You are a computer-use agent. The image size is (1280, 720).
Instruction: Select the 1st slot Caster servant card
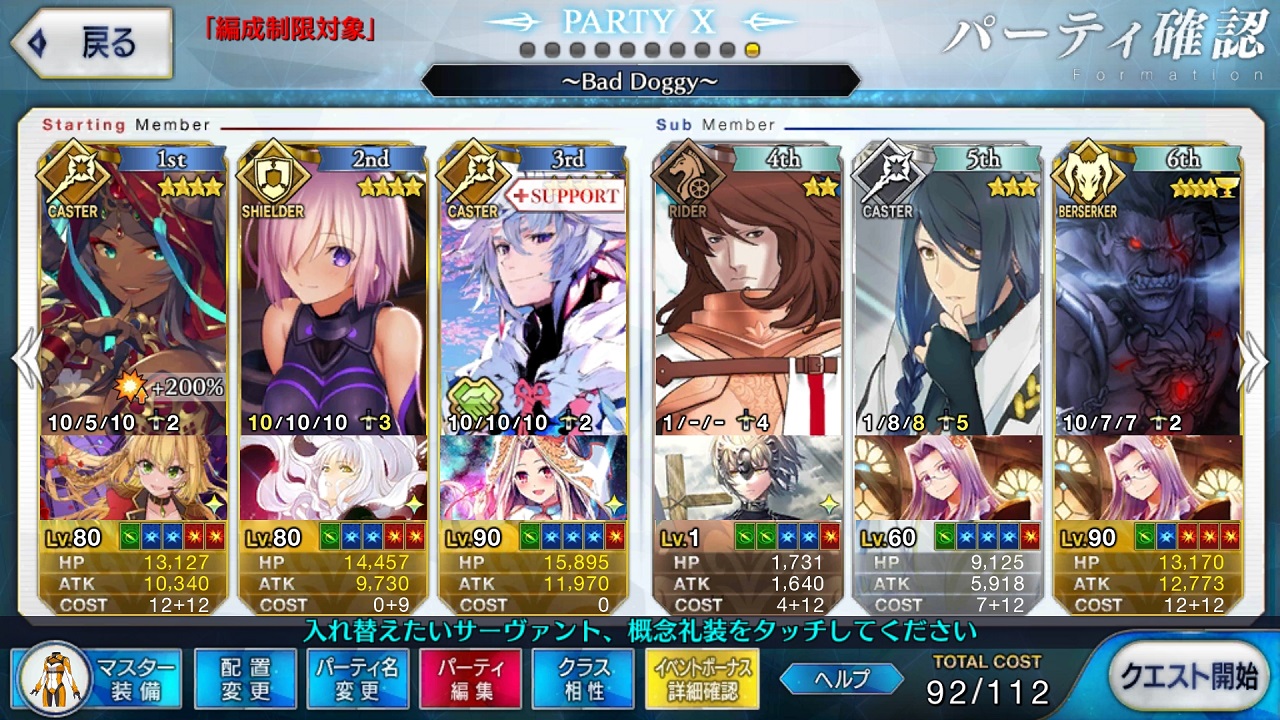134,290
